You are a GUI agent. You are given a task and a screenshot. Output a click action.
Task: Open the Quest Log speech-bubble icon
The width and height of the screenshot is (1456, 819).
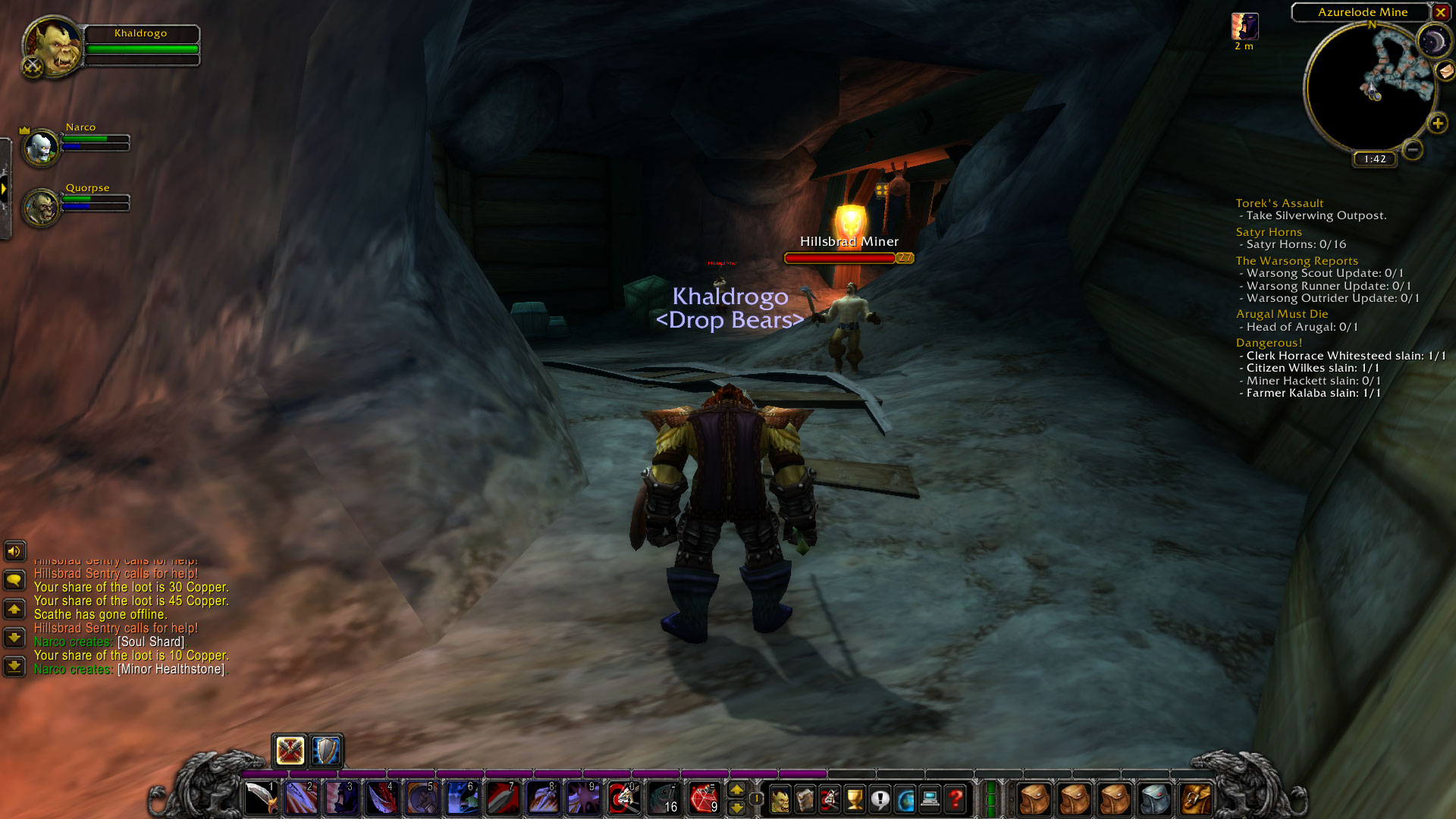[x=880, y=798]
